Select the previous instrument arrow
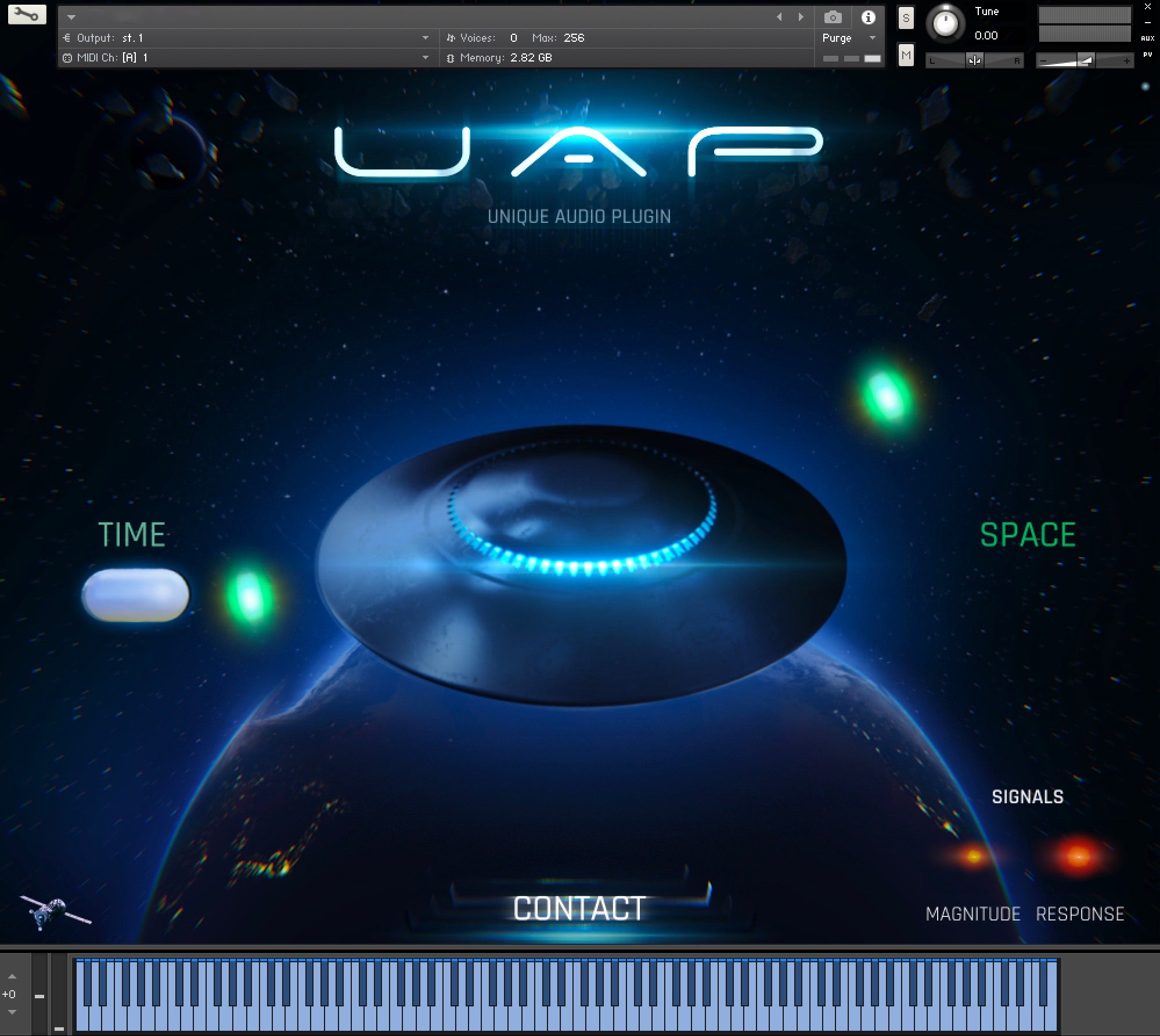1160x1036 pixels. click(779, 17)
